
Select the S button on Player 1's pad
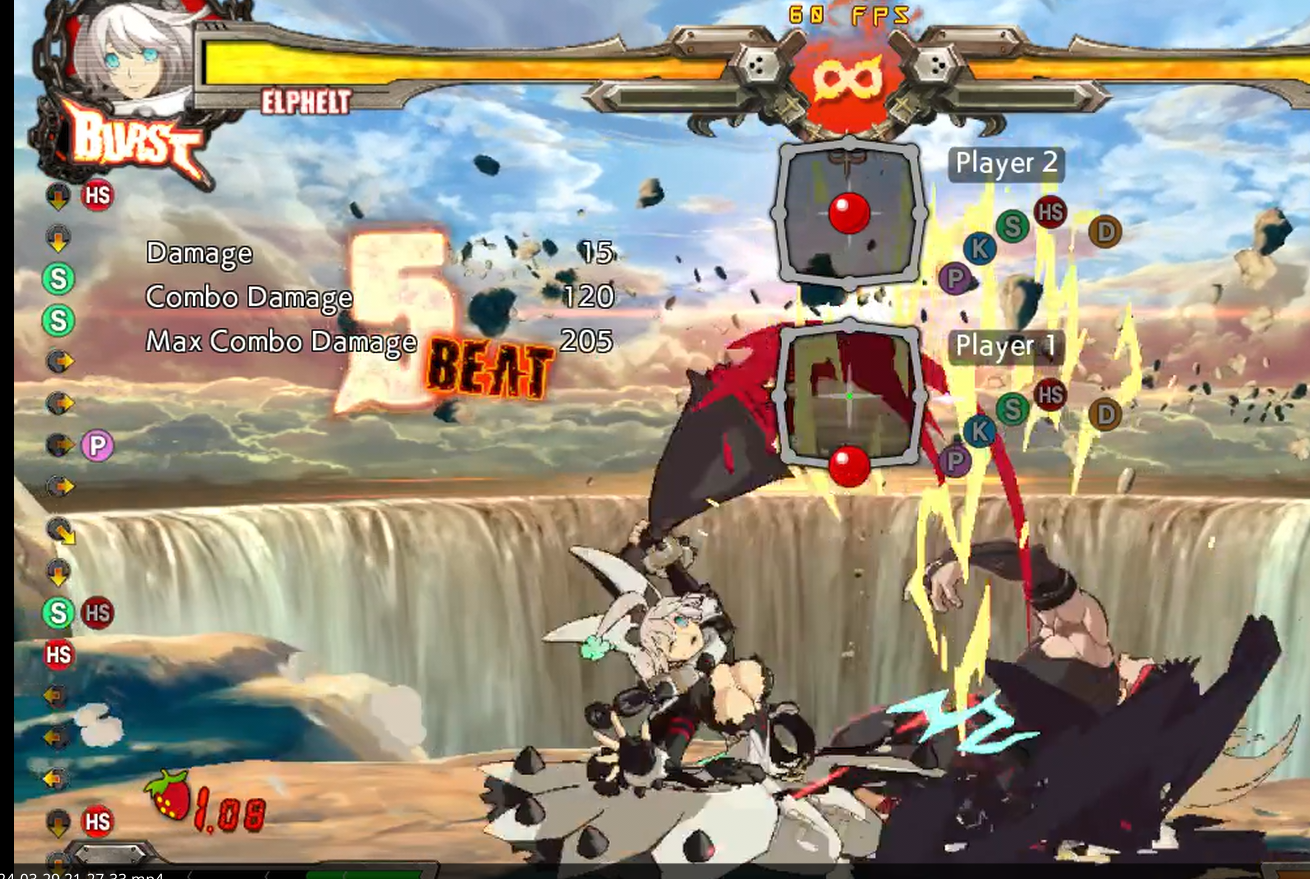(1013, 409)
